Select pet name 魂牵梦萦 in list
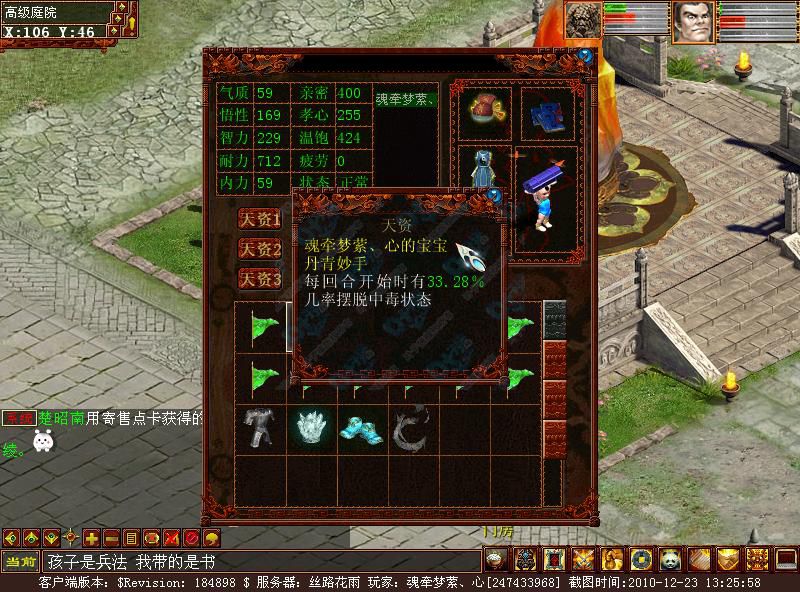Screen dimensions: 800x592 (405, 98)
